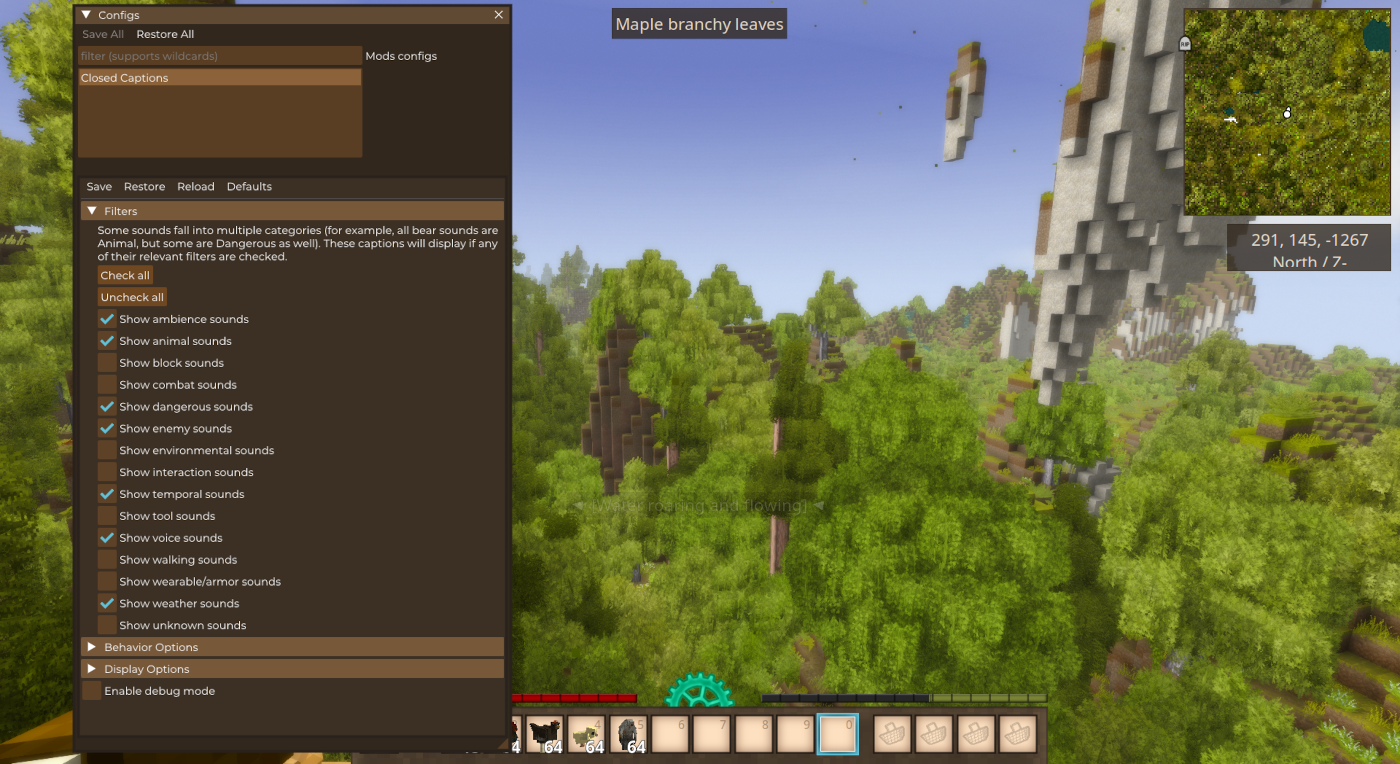Click Restore All in Configs
This screenshot has height=764, width=1400.
[165, 34]
